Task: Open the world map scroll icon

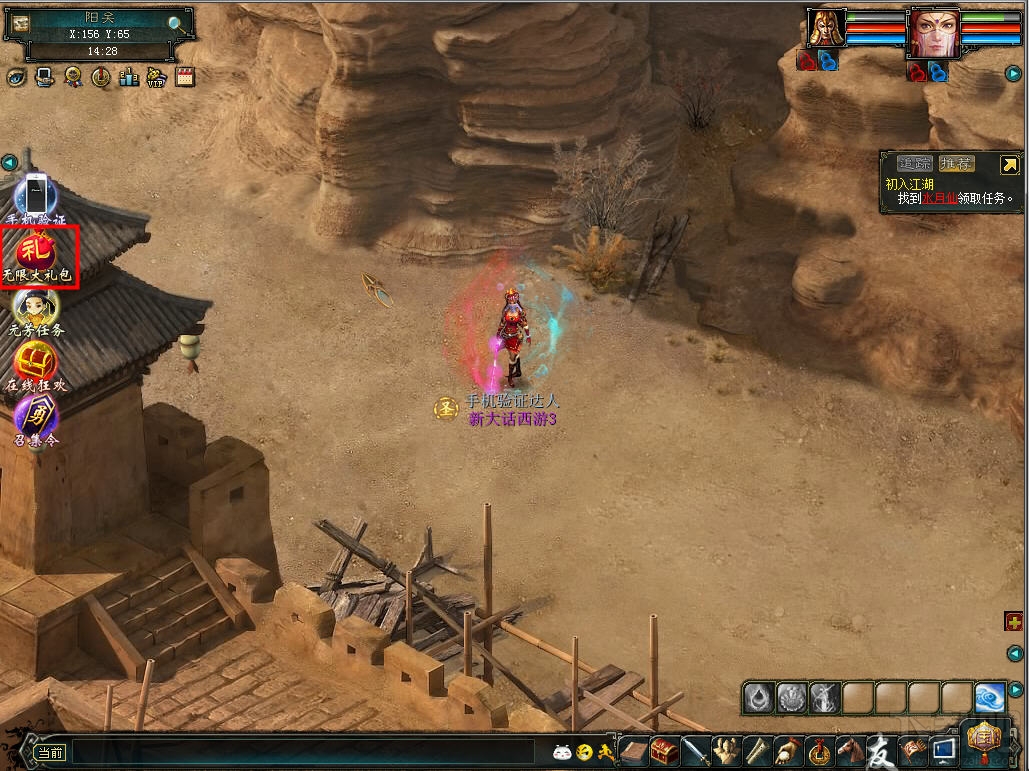Action: pyautogui.click(x=21, y=23)
